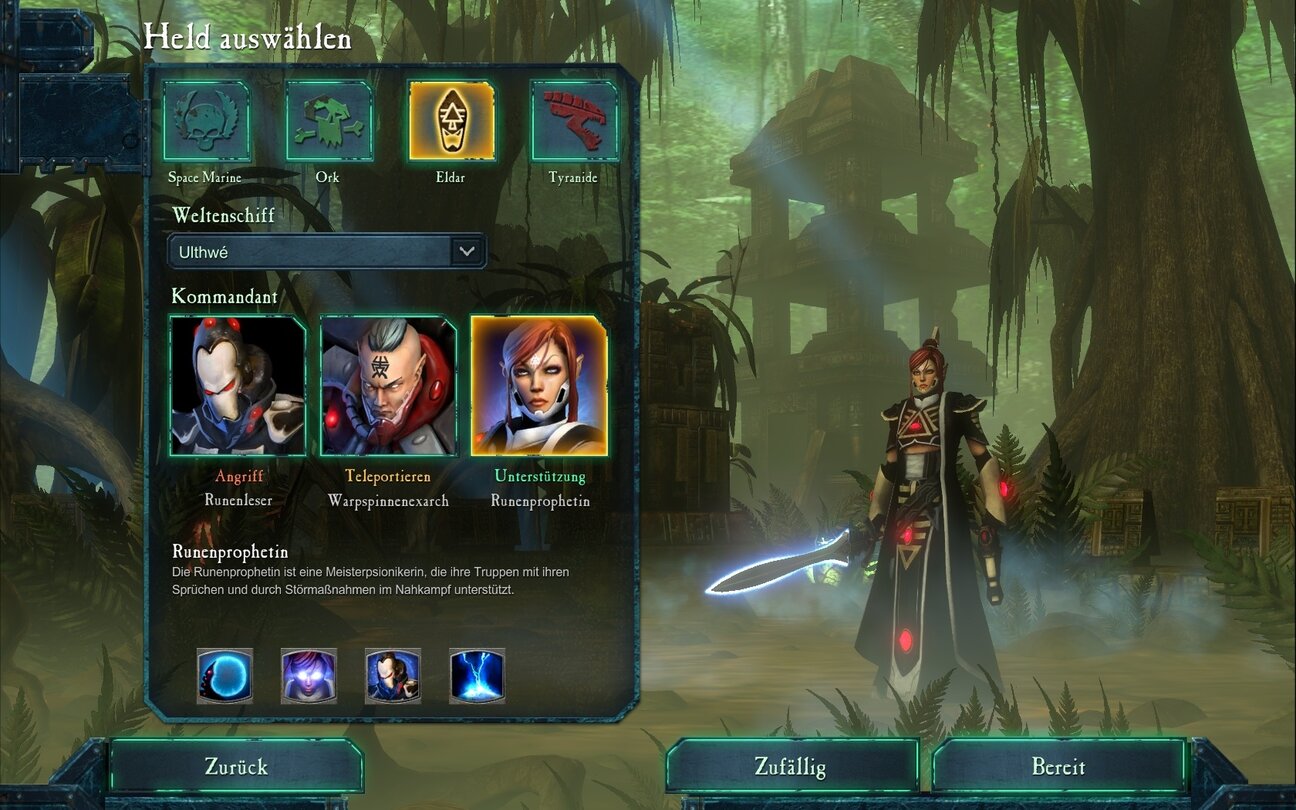The width and height of the screenshot is (1296, 810).
Task: Go back with the Zurück button
Action: click(x=236, y=767)
